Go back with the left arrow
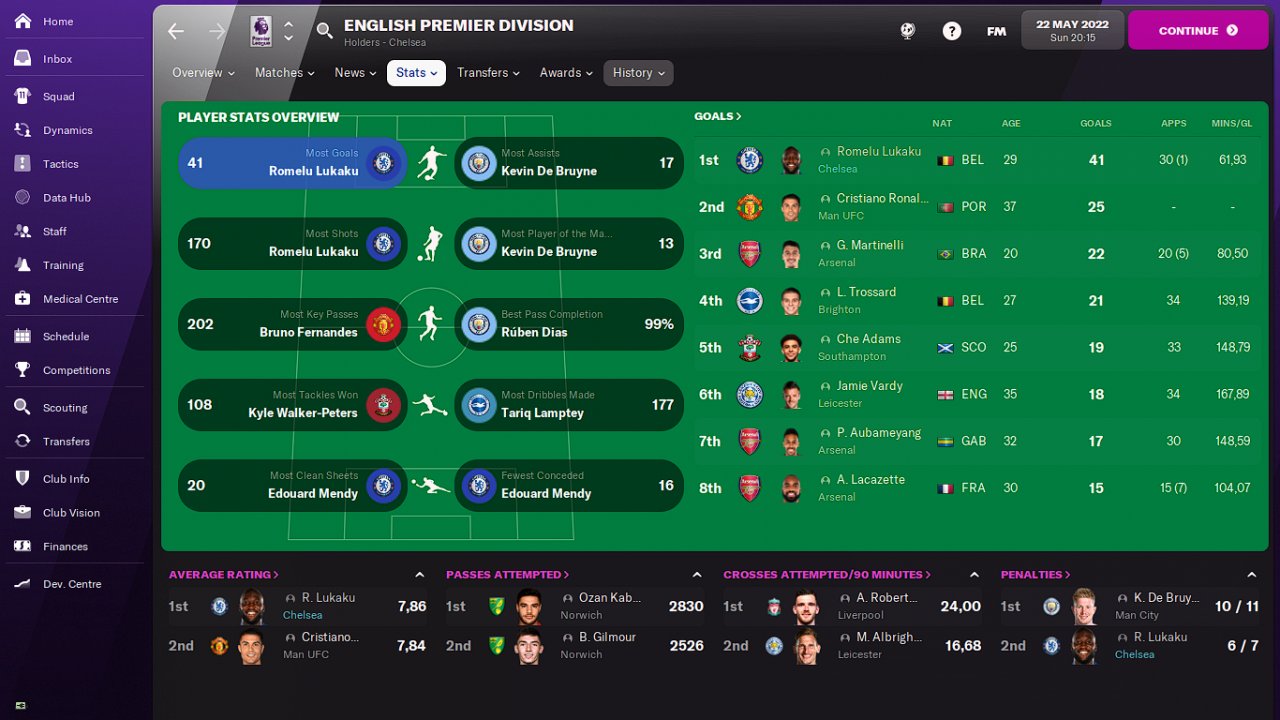 pyautogui.click(x=176, y=31)
